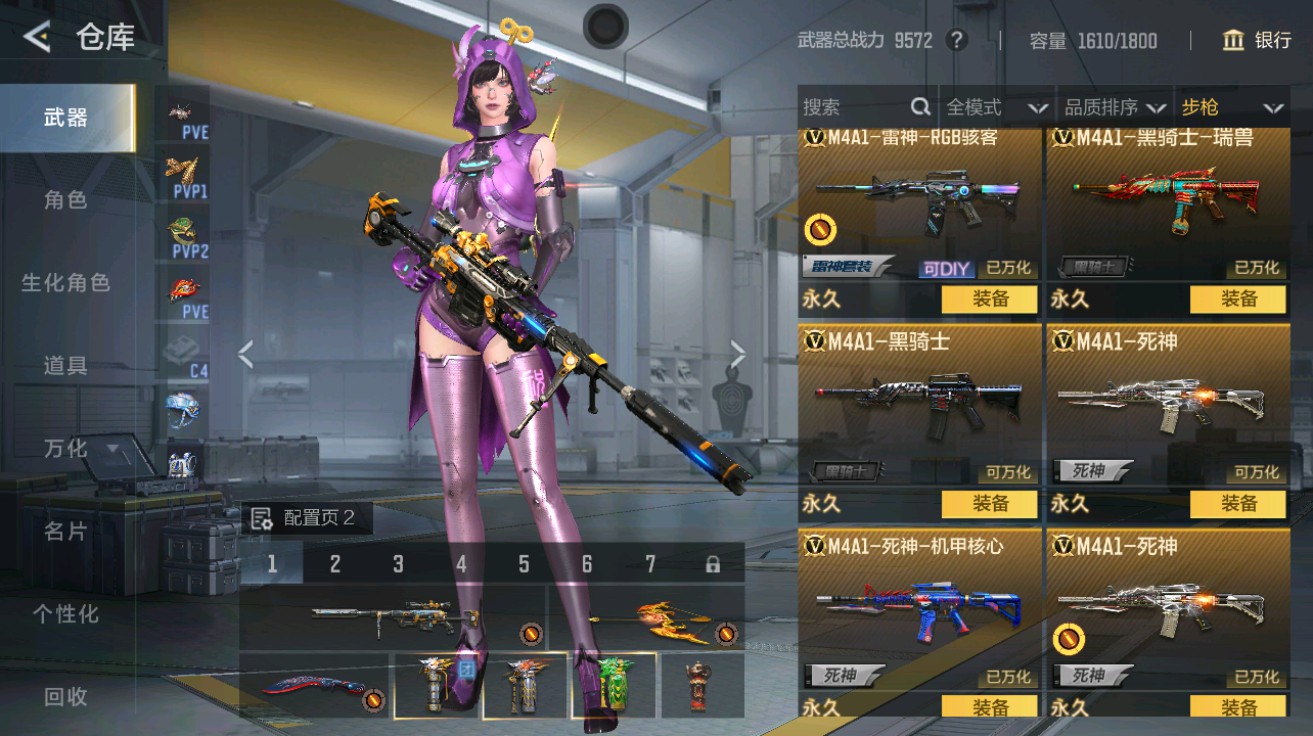Screen dimensions: 1313x736
Task: Equip the M4A1-雷神-RGB骇客 rifle
Action: point(989,299)
